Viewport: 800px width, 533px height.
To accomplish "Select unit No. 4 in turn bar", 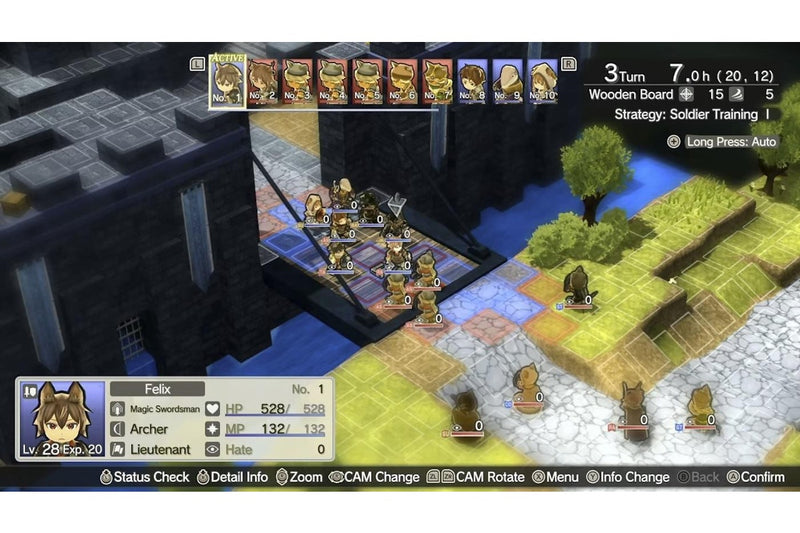I will (333, 82).
